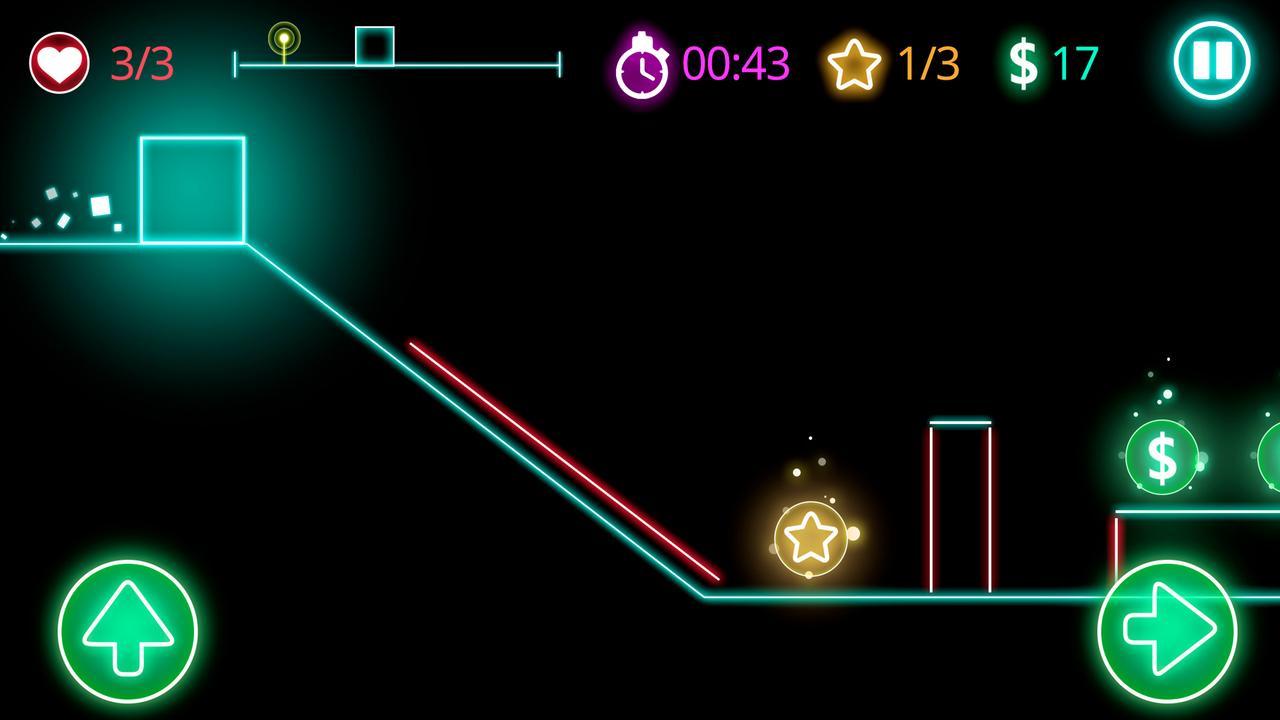The height and width of the screenshot is (720, 1280).
Task: Click the gold star counter icon
Action: (853, 62)
